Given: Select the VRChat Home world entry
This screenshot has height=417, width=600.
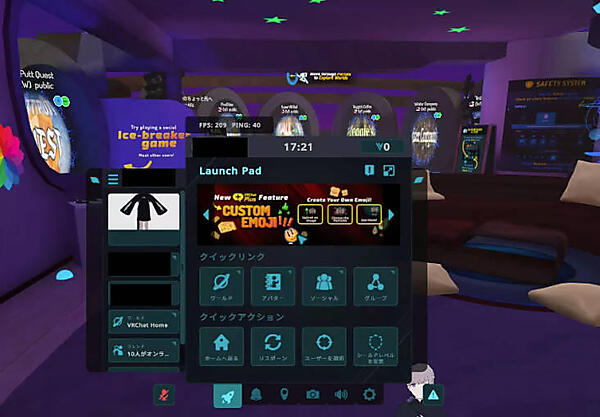Looking at the screenshot, I should (144, 324).
